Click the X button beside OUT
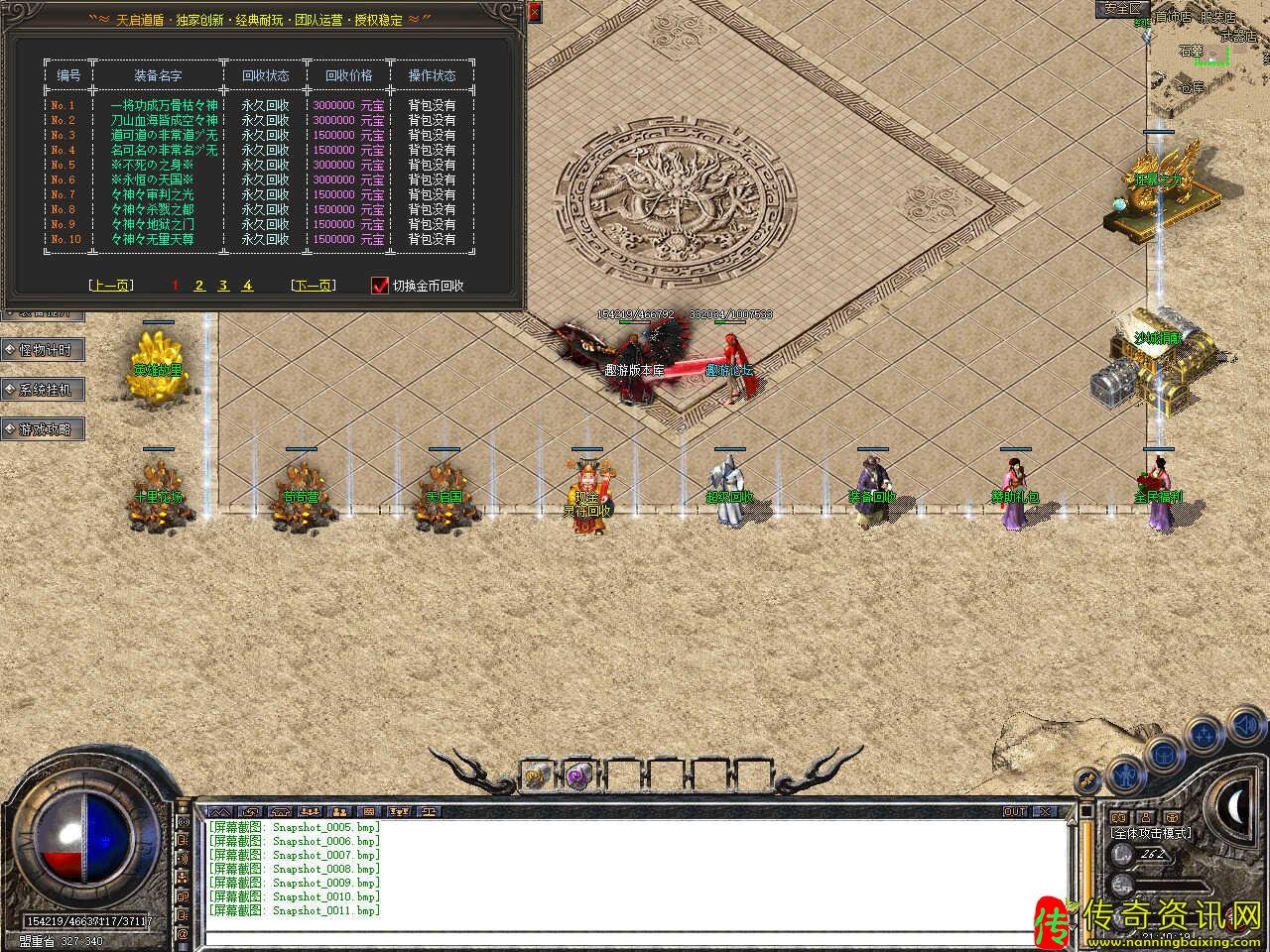The height and width of the screenshot is (952, 1270). 1045,811
